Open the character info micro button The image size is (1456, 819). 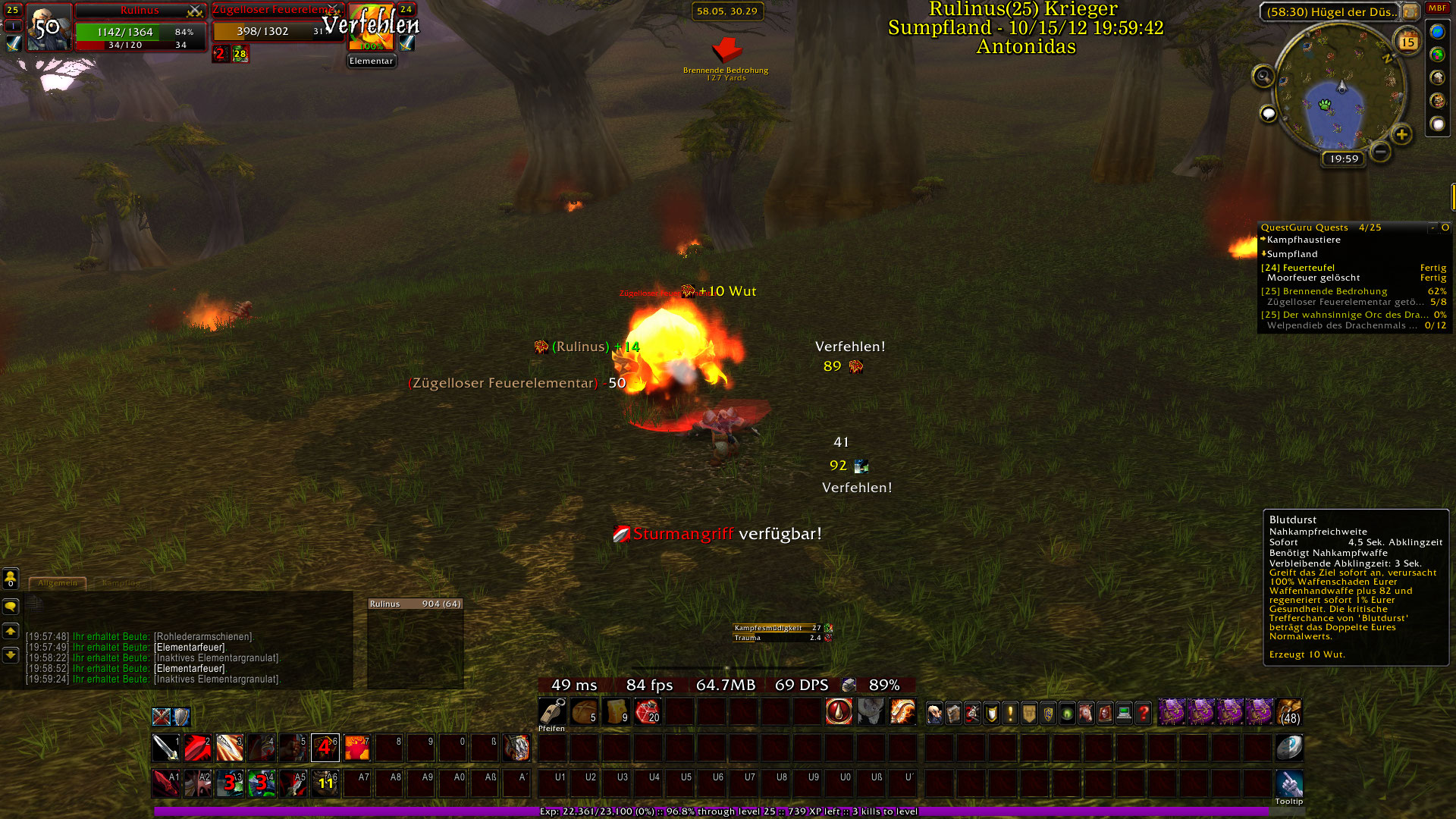pos(935,713)
